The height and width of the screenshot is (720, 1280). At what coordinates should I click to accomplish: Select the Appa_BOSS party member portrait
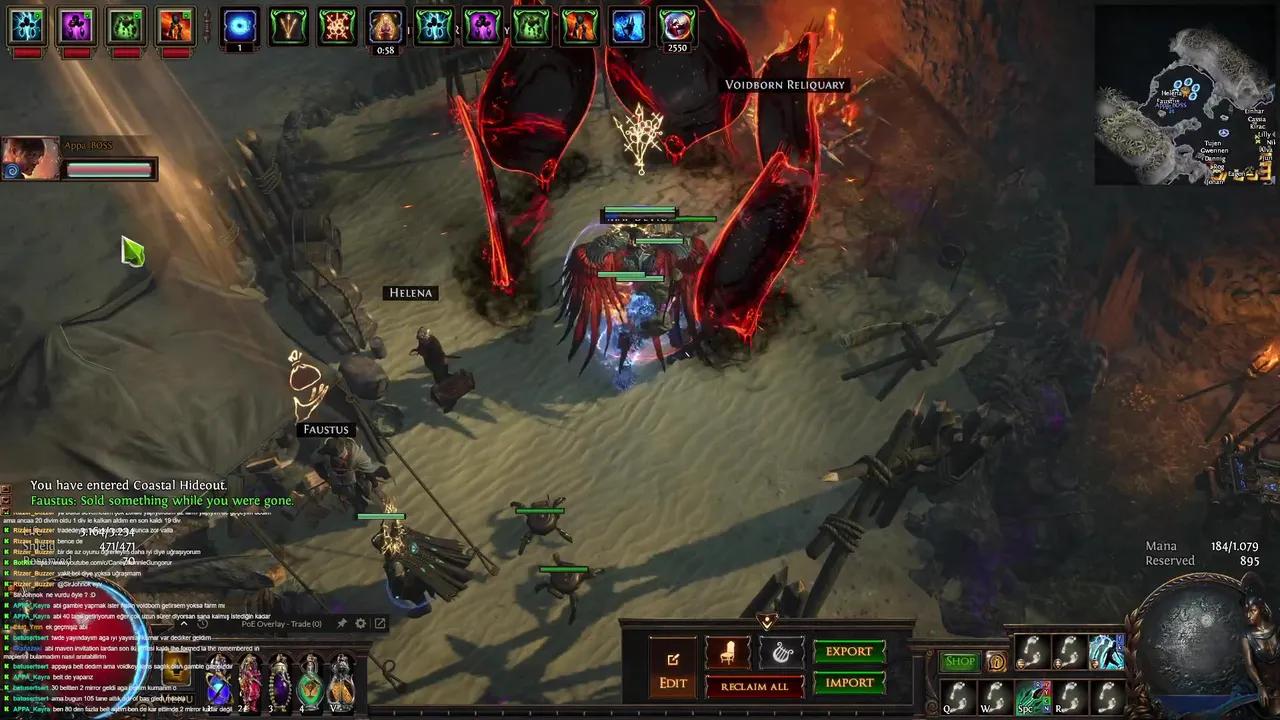click(x=30, y=158)
